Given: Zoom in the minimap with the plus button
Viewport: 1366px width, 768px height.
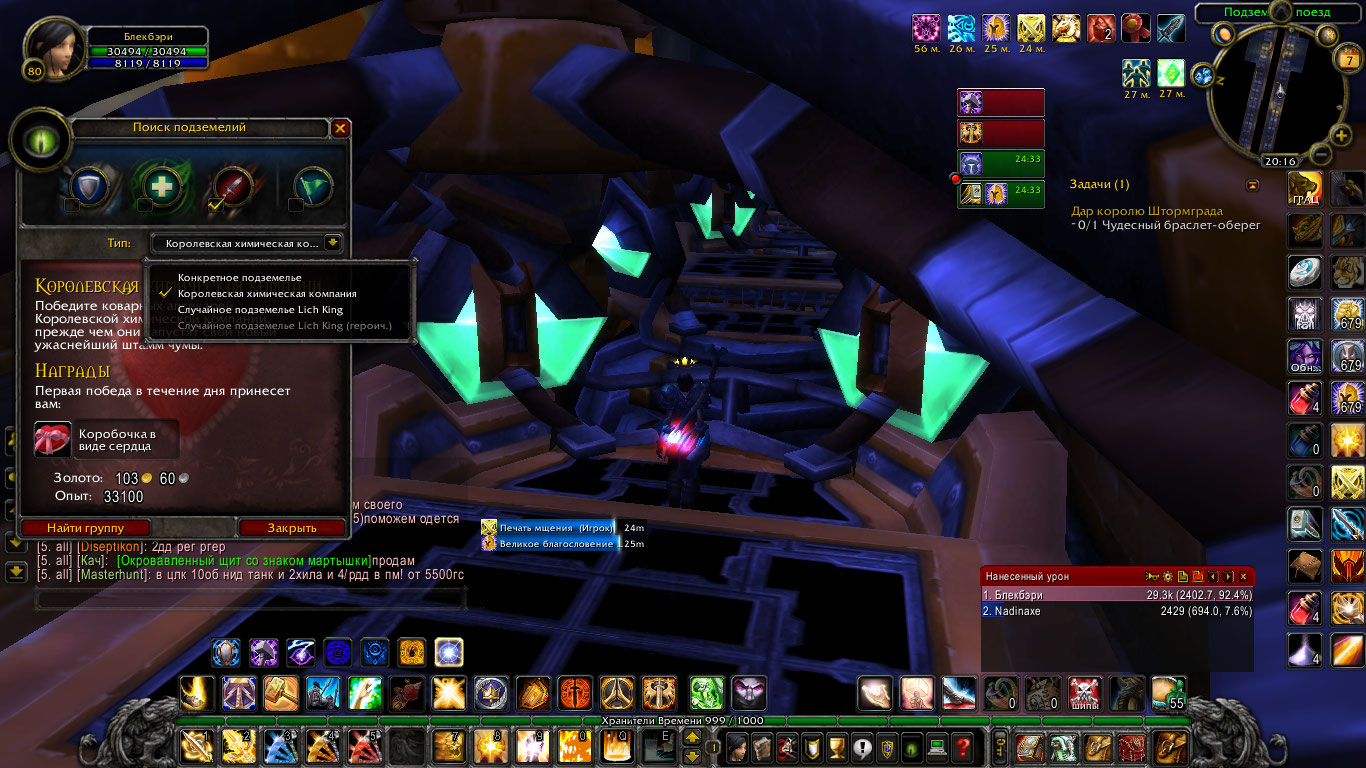Looking at the screenshot, I should click(1342, 135).
